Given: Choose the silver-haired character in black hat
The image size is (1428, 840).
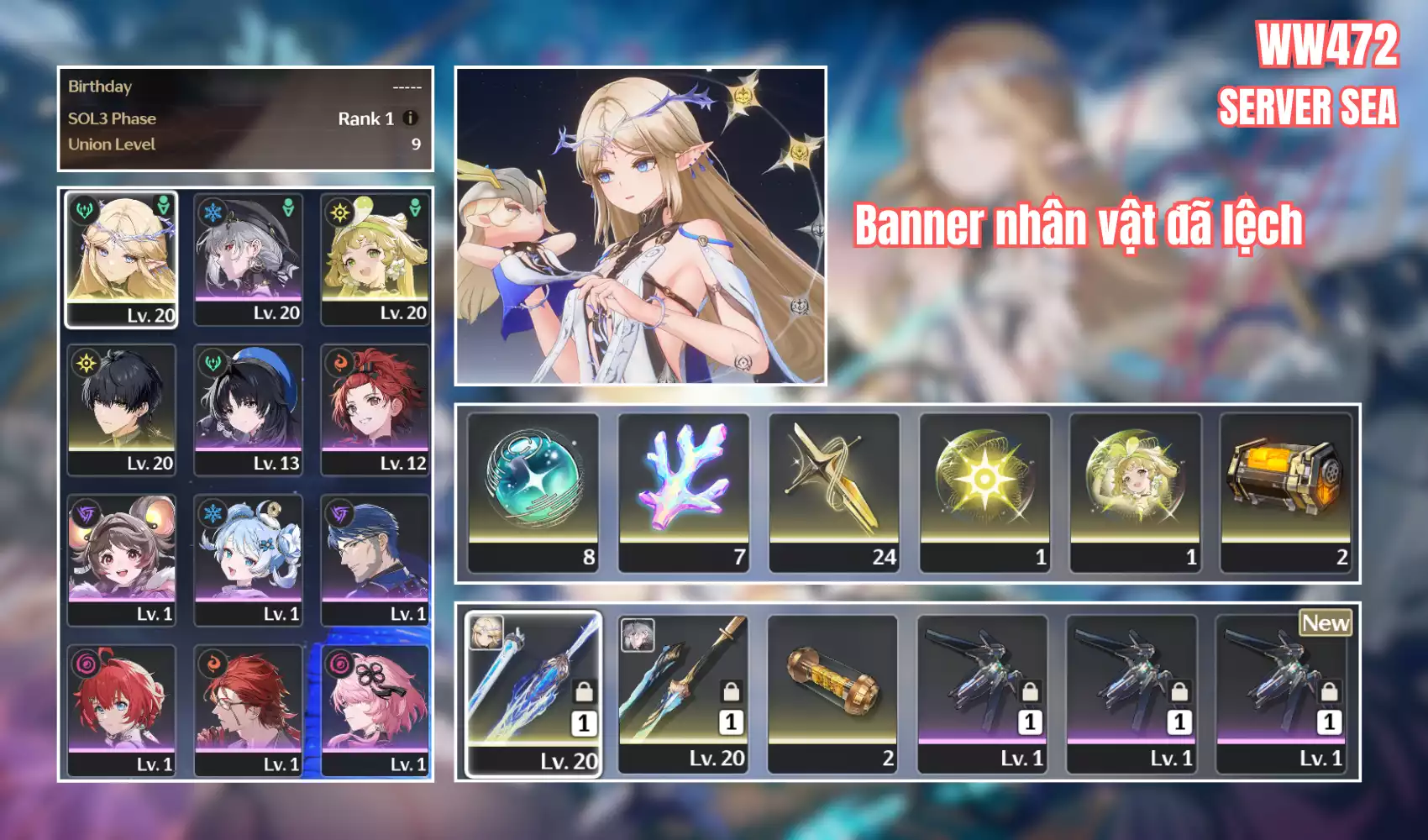Looking at the screenshot, I should click(x=248, y=259).
